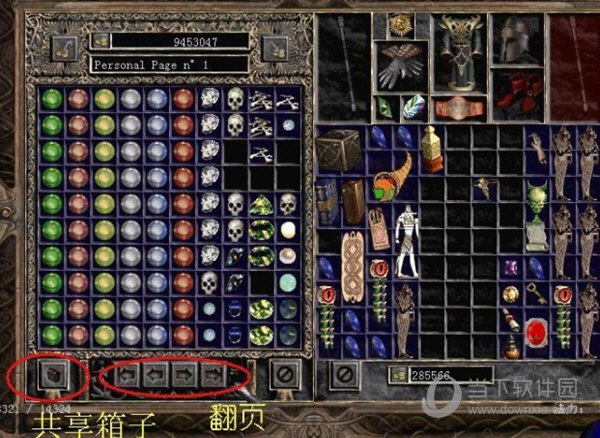
Task: Close the inventory panel
Action: (345, 376)
